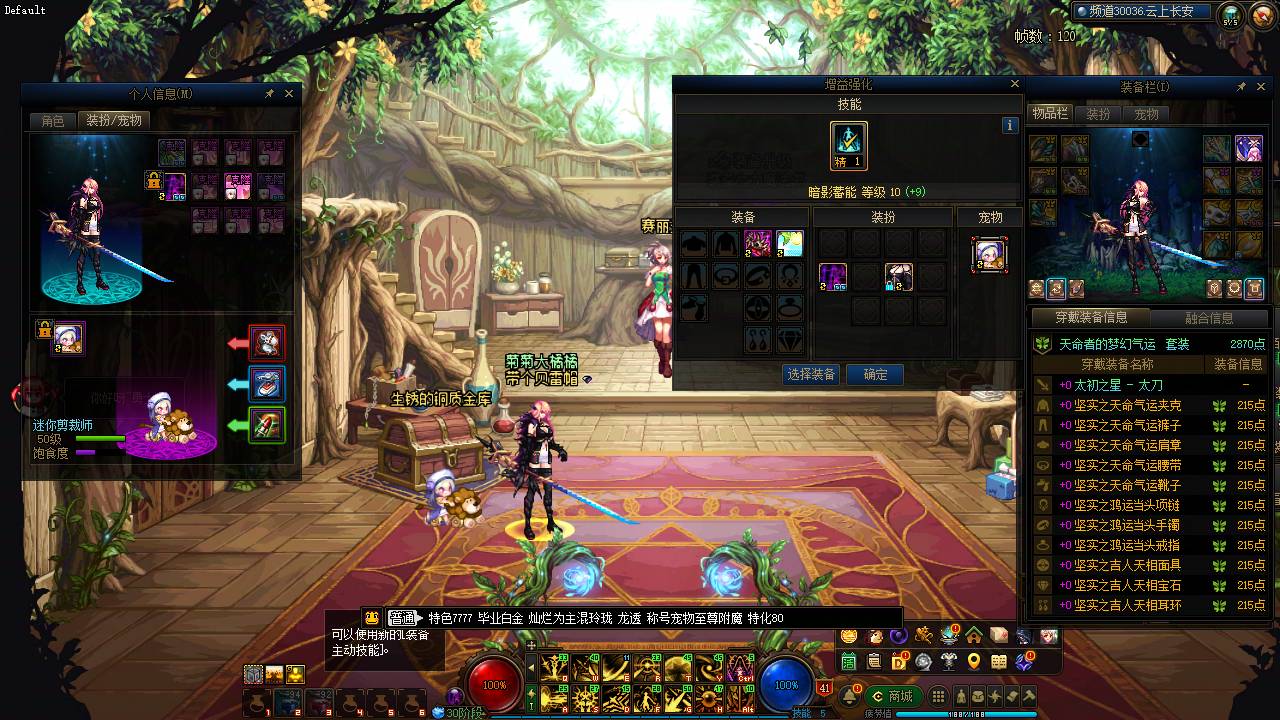Confirm with the 确定 button
This screenshot has height=720, width=1280.
pos(875,375)
